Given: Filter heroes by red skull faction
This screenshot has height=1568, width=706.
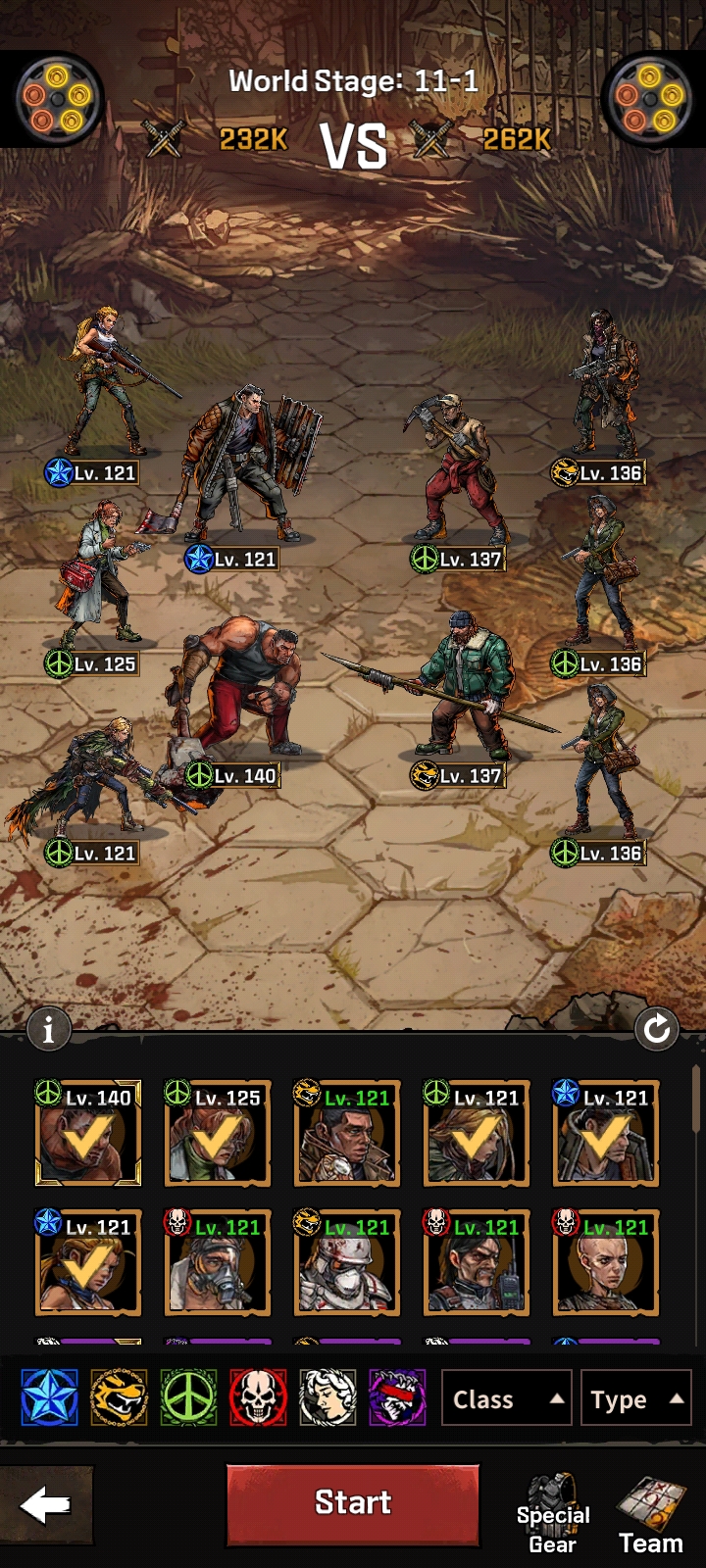Looking at the screenshot, I should click(258, 1397).
